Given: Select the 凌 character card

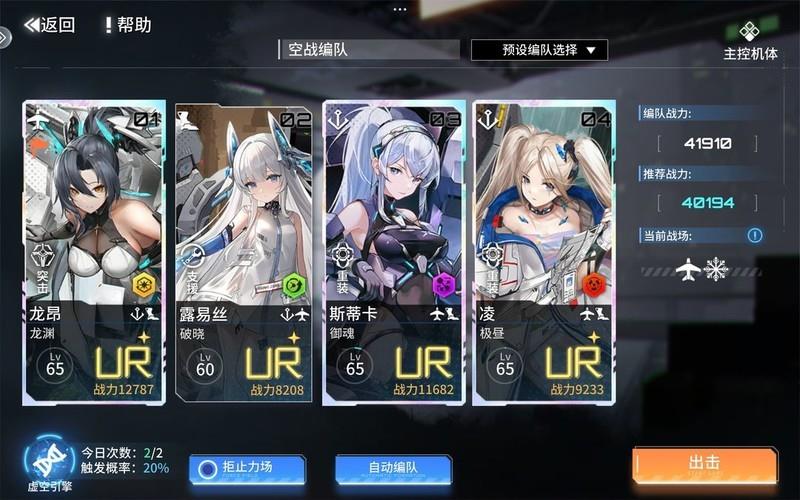Looking at the screenshot, I should click(x=544, y=252).
